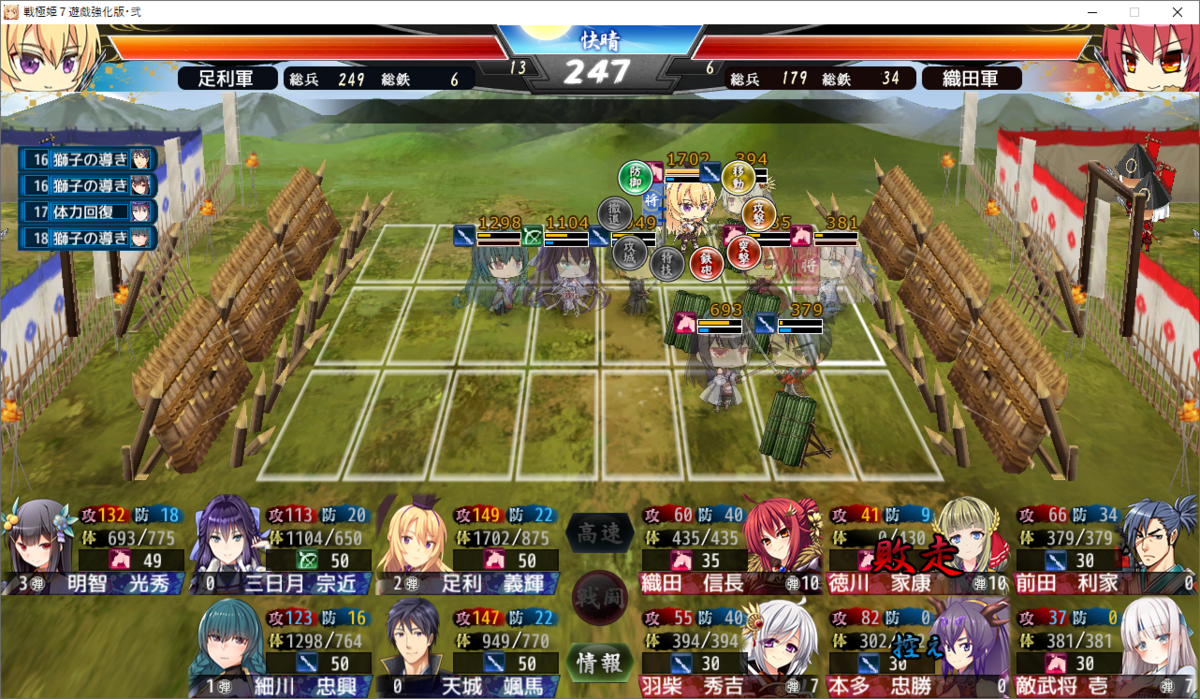This screenshot has width=1200, height=699.
Task: Click the grey 撤退 retreat command
Action: click(x=613, y=212)
